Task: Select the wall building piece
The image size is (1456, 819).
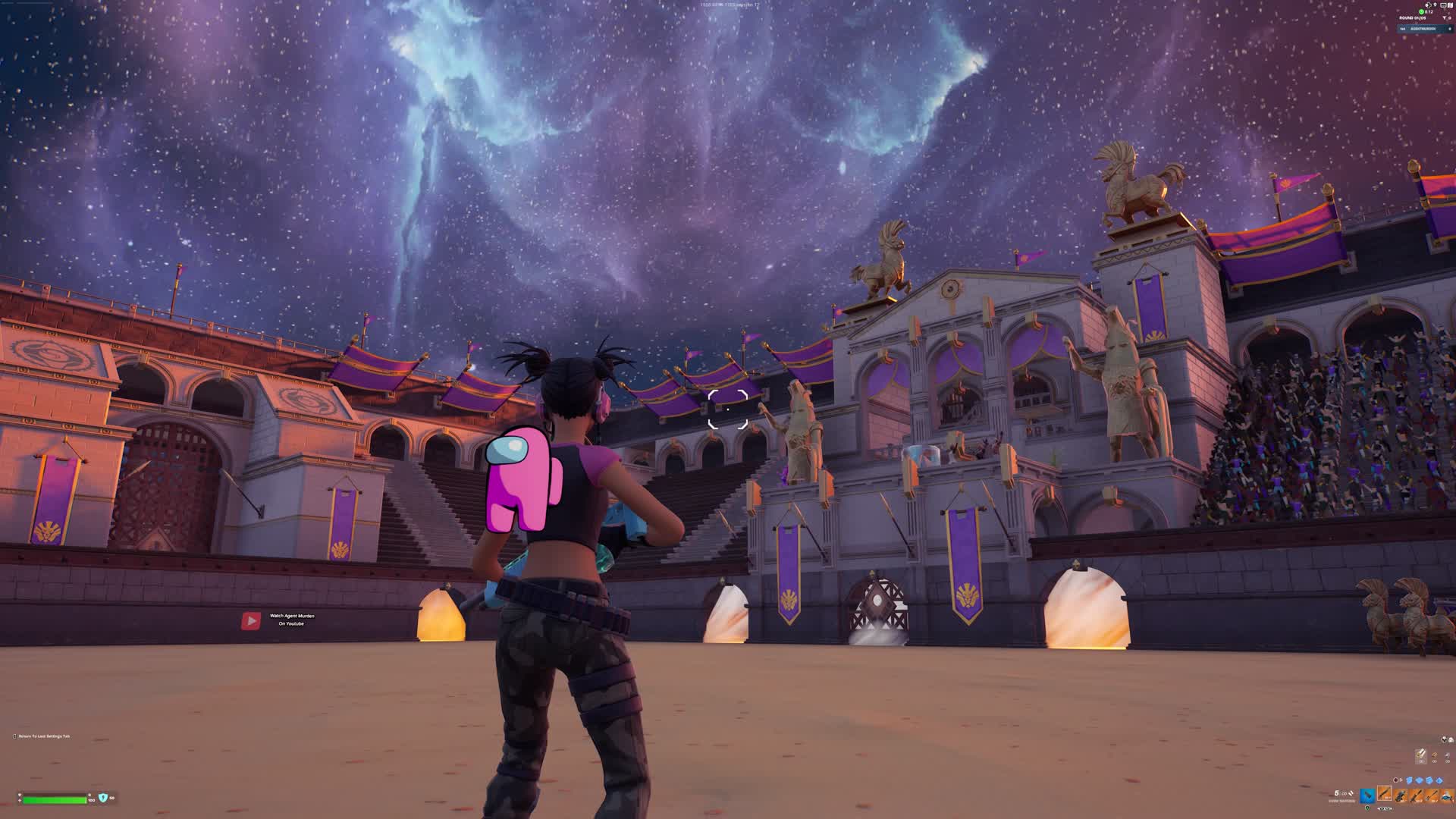Action: (1410, 780)
